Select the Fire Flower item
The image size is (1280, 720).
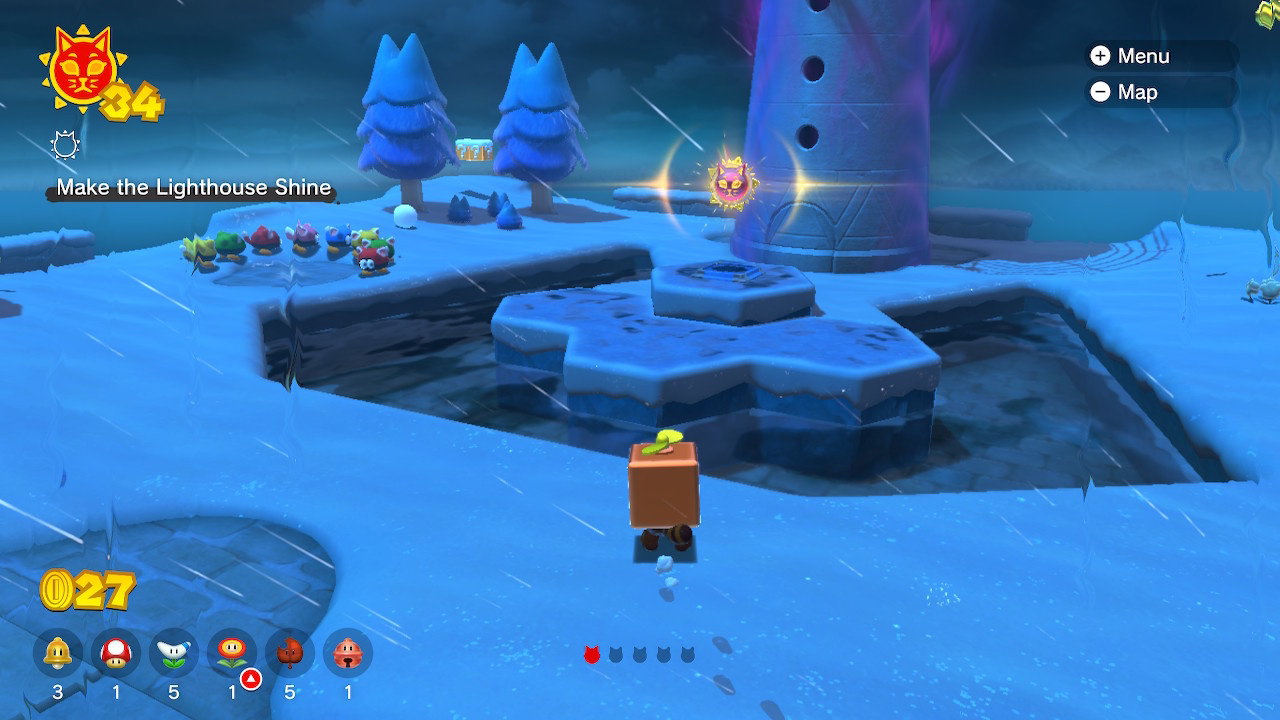coord(232,654)
